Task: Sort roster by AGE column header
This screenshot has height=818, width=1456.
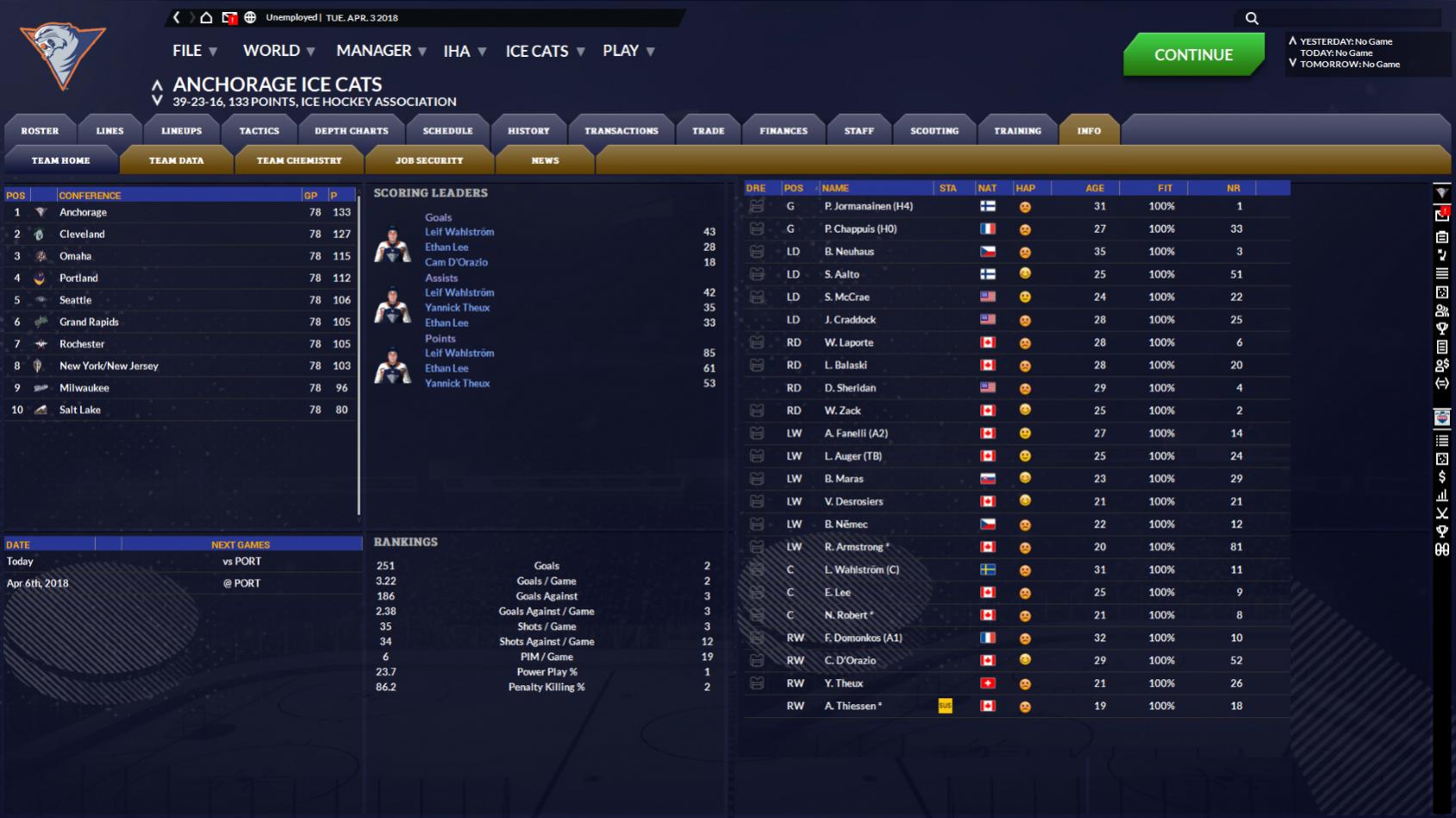Action: [1095, 188]
